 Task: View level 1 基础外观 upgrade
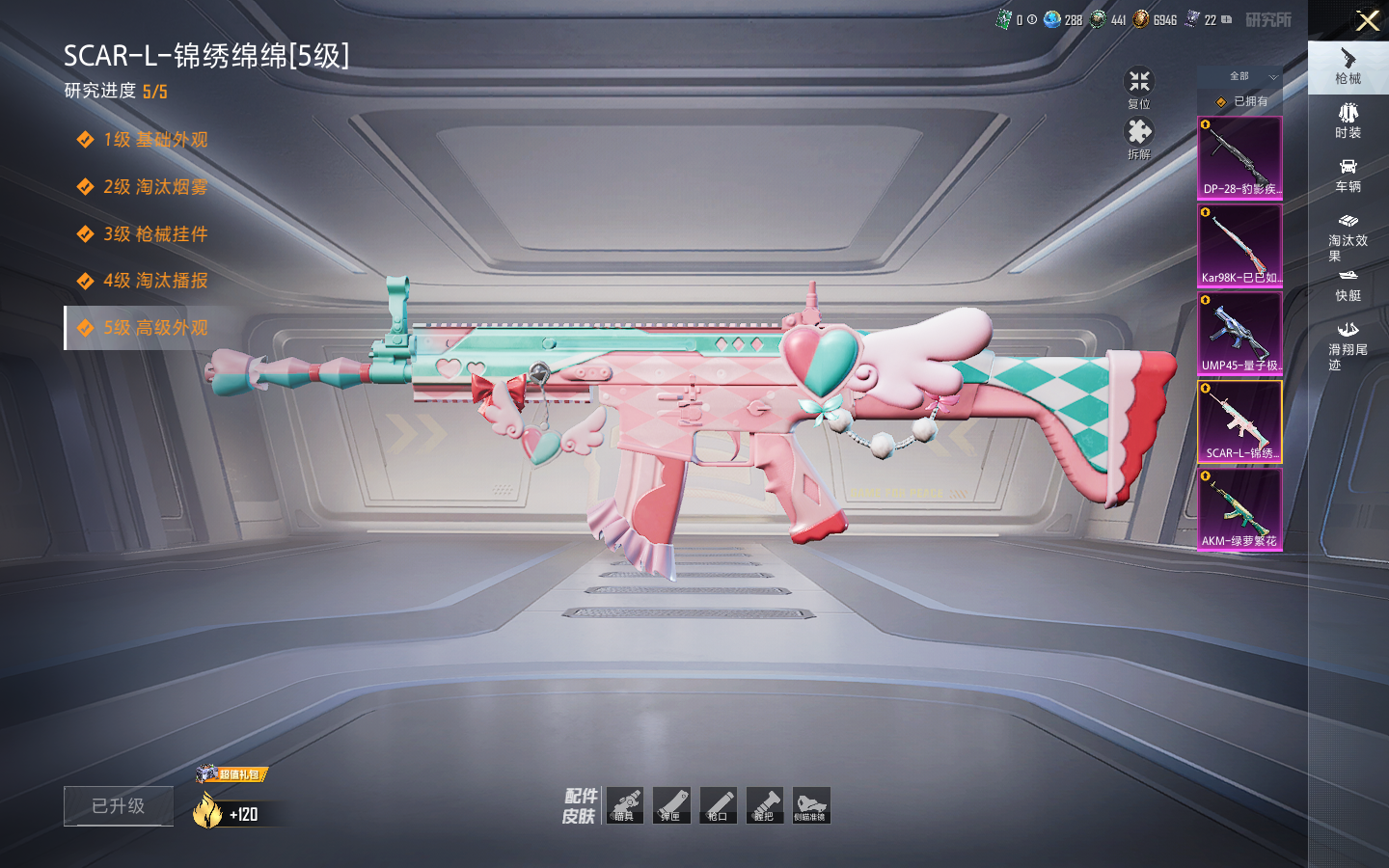154,140
